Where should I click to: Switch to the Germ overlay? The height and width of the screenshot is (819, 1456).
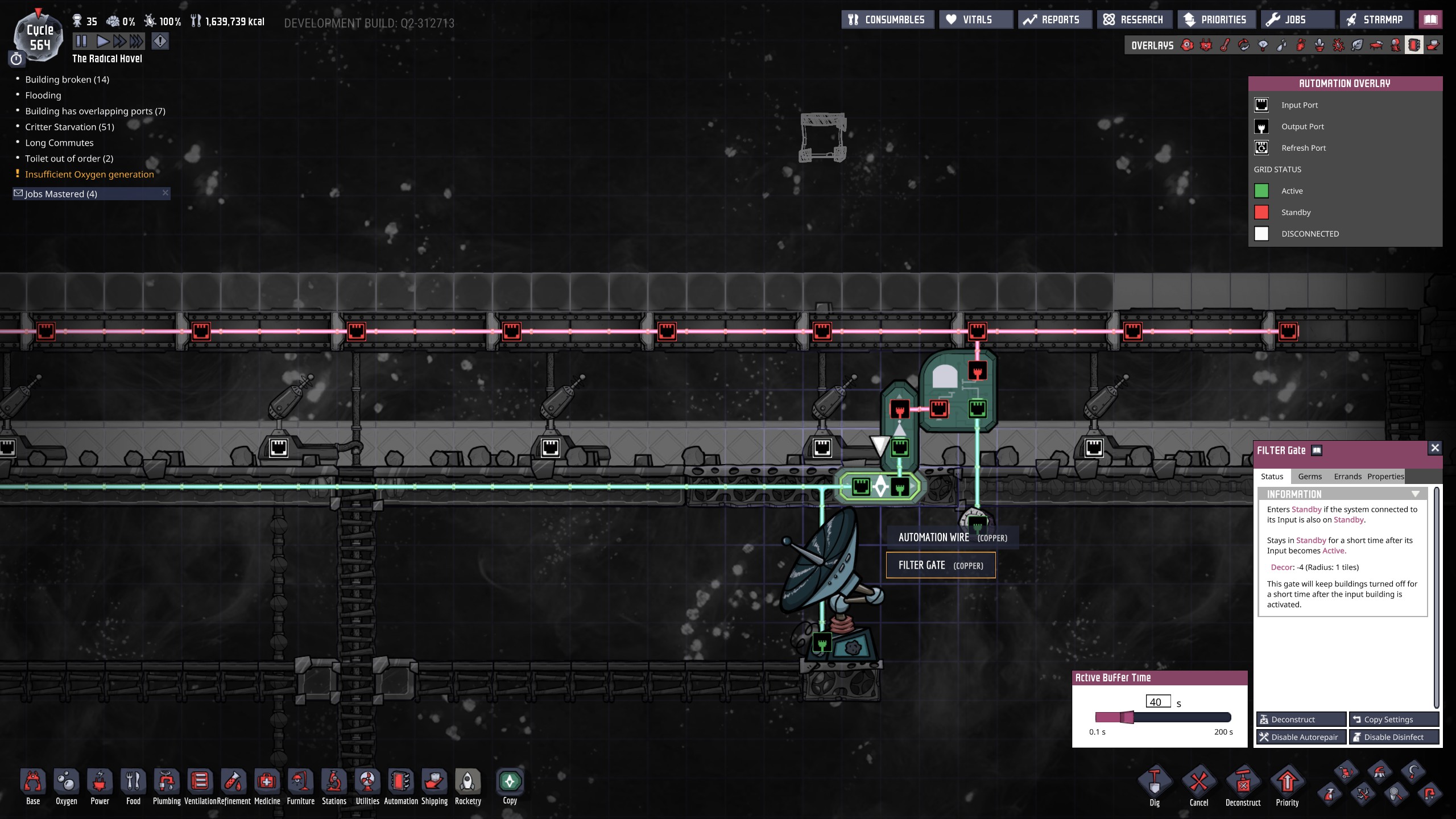(x=1339, y=45)
